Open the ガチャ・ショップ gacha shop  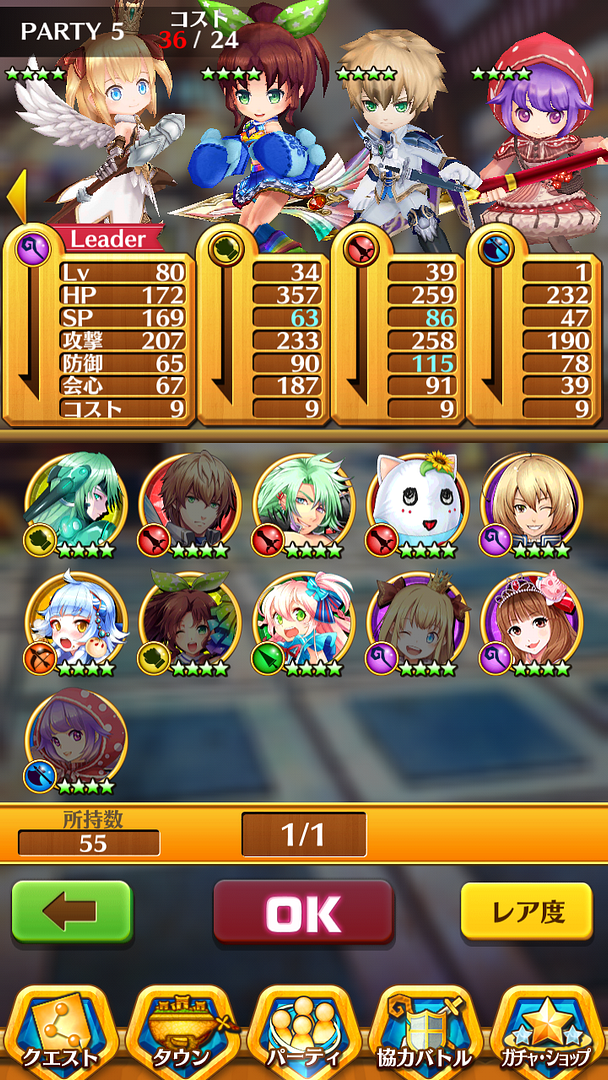[546, 1032]
